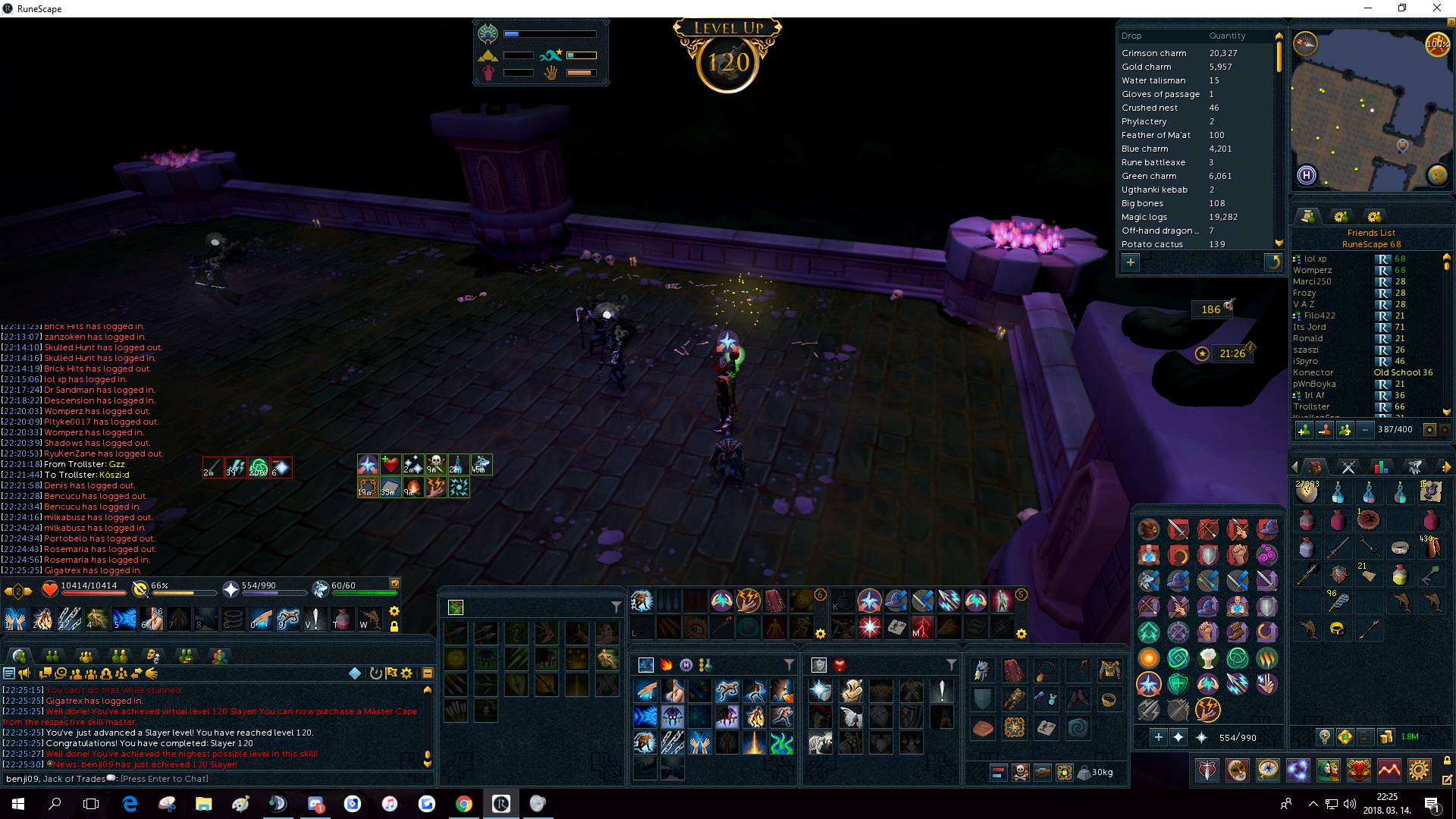Click the blue feather stack in backpack
Image resolution: width=1456 pixels, height=819 pixels.
(x=1338, y=602)
